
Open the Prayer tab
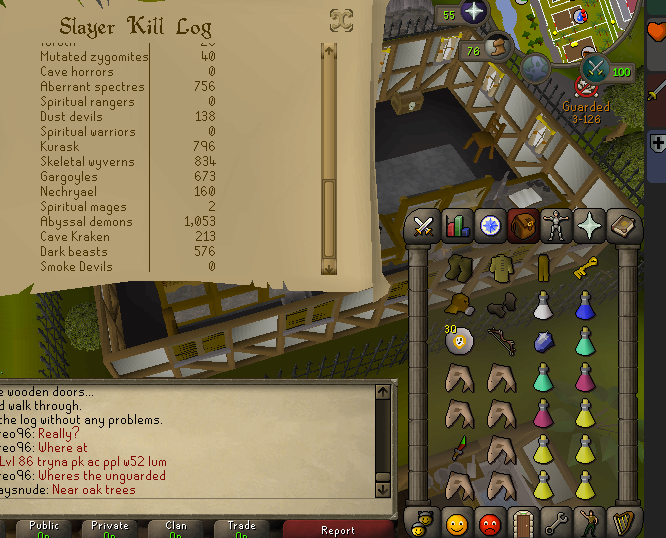pos(588,227)
